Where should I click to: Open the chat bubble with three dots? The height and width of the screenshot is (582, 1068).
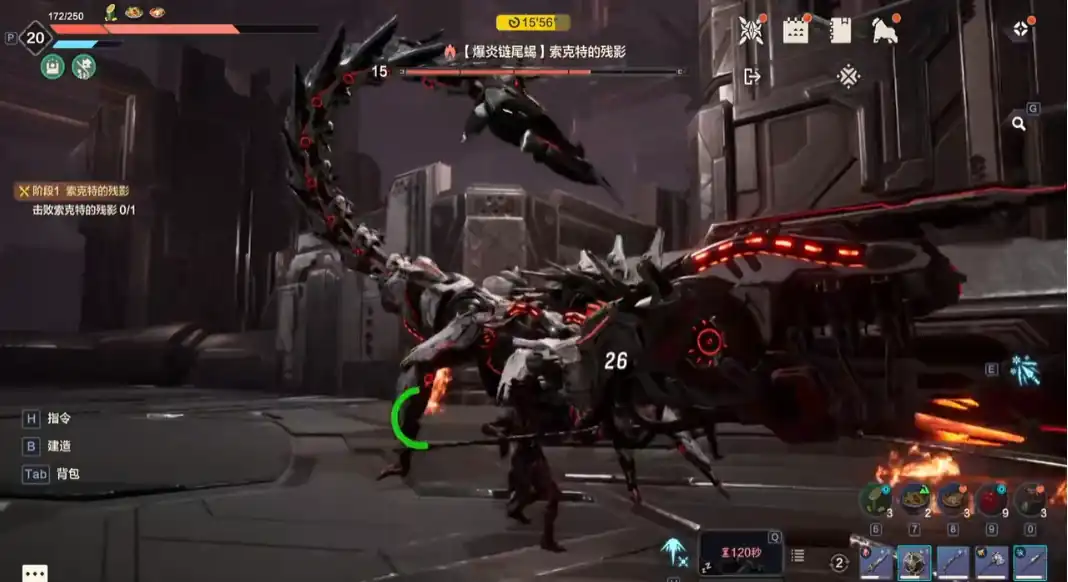[x=35, y=573]
